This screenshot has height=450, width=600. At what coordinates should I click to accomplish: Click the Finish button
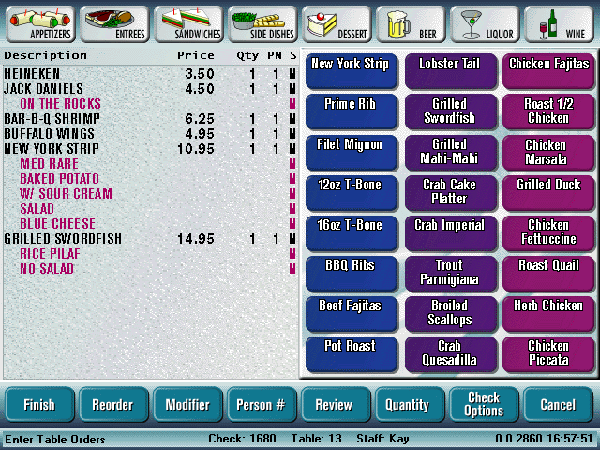tap(38, 405)
